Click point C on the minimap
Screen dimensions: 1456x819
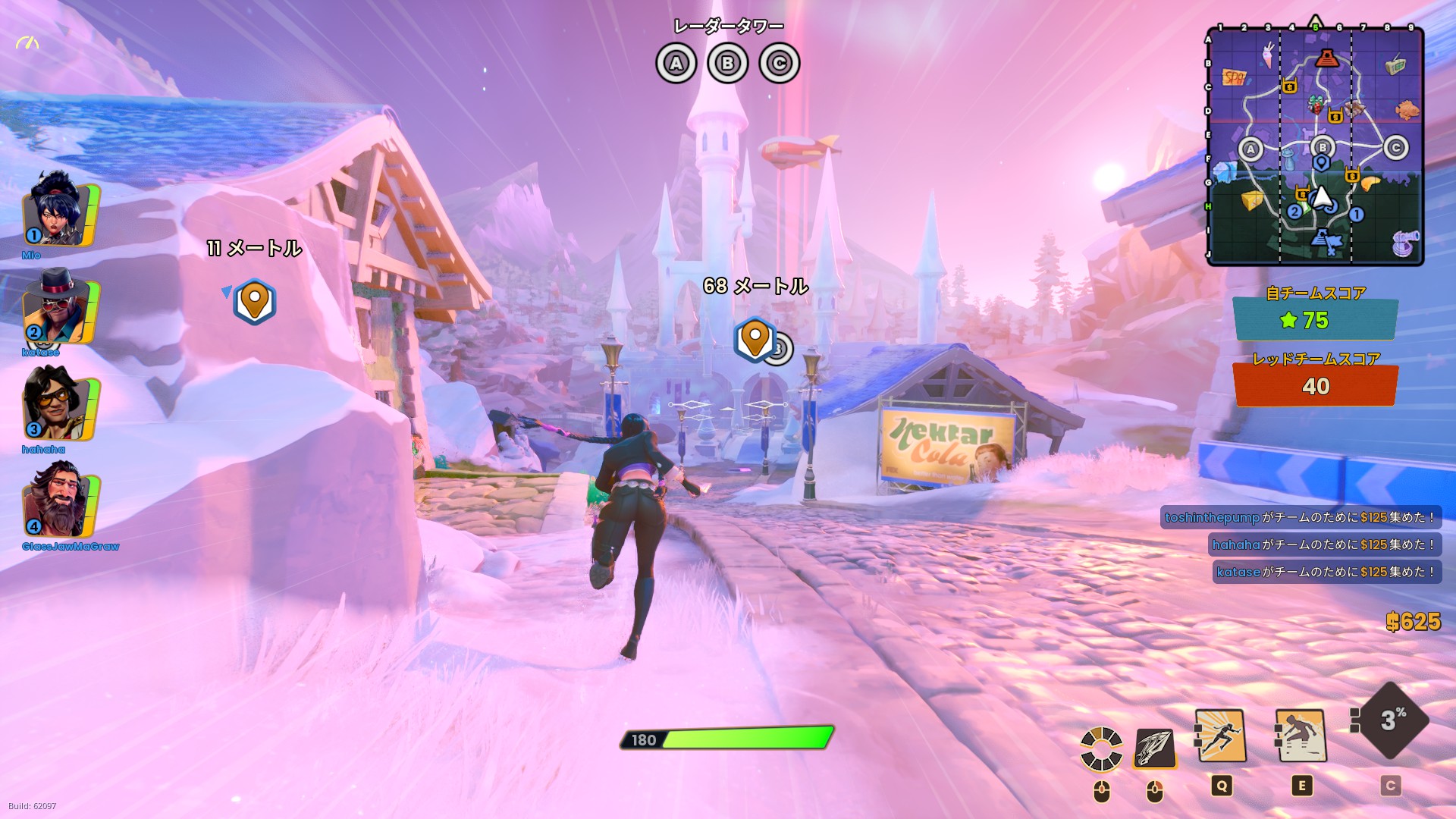point(1395,148)
